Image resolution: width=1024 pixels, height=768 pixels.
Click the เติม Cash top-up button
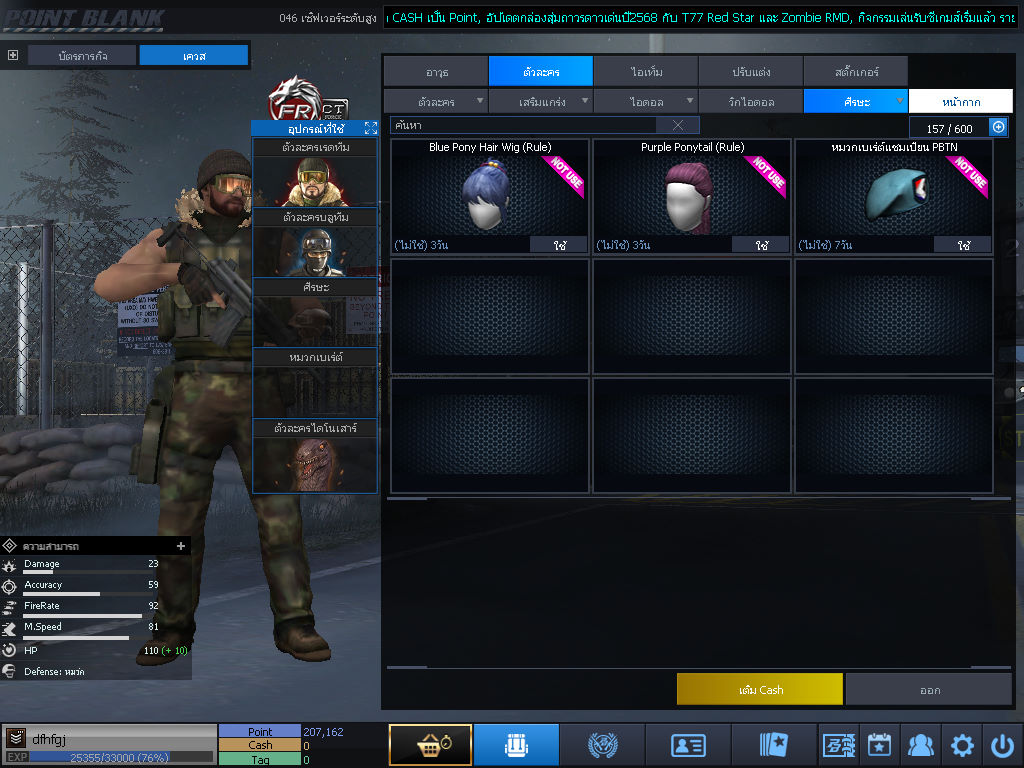pyautogui.click(x=760, y=689)
